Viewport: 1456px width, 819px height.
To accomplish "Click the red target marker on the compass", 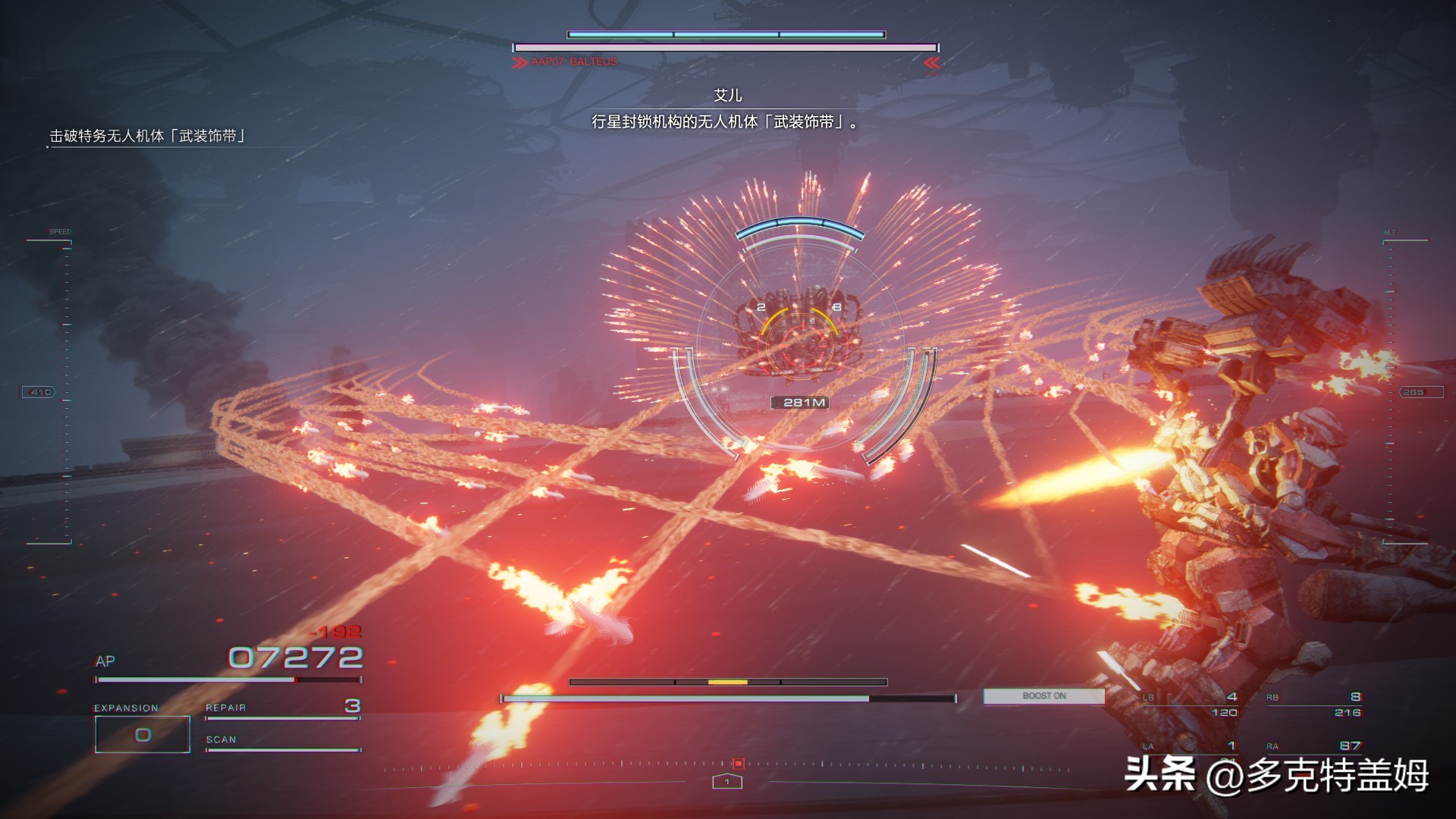I will [738, 764].
